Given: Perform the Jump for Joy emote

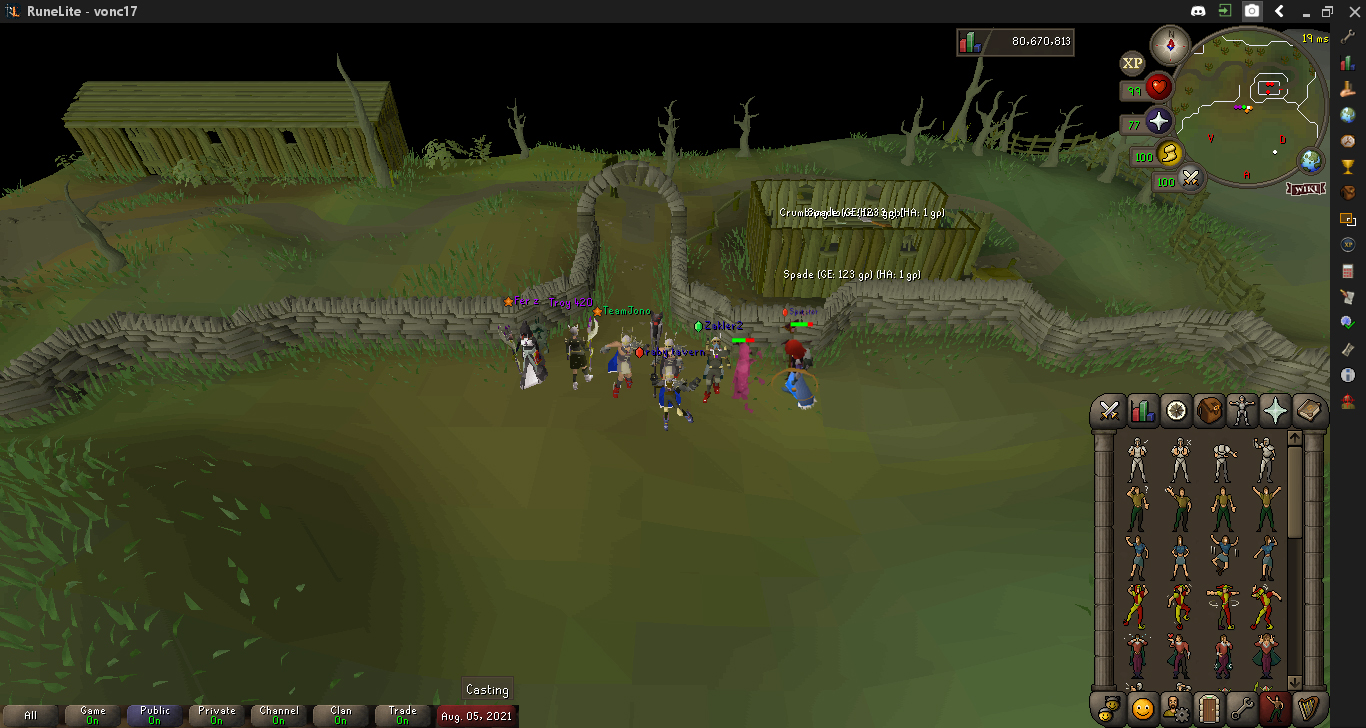Looking at the screenshot, I should 1222,553.
